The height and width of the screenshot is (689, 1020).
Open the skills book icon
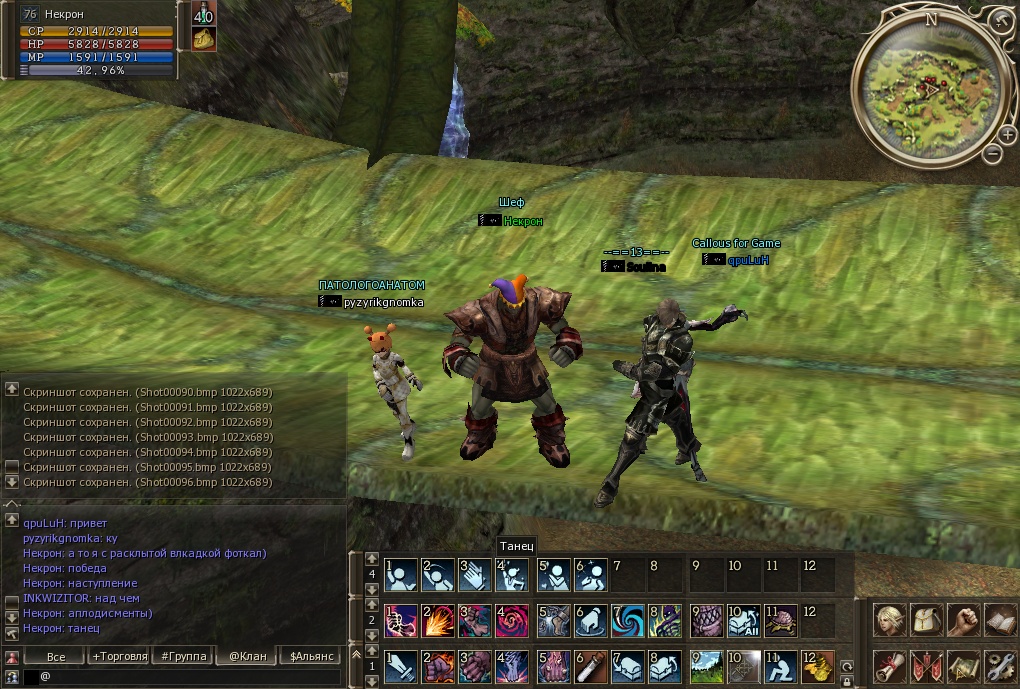[1000, 621]
